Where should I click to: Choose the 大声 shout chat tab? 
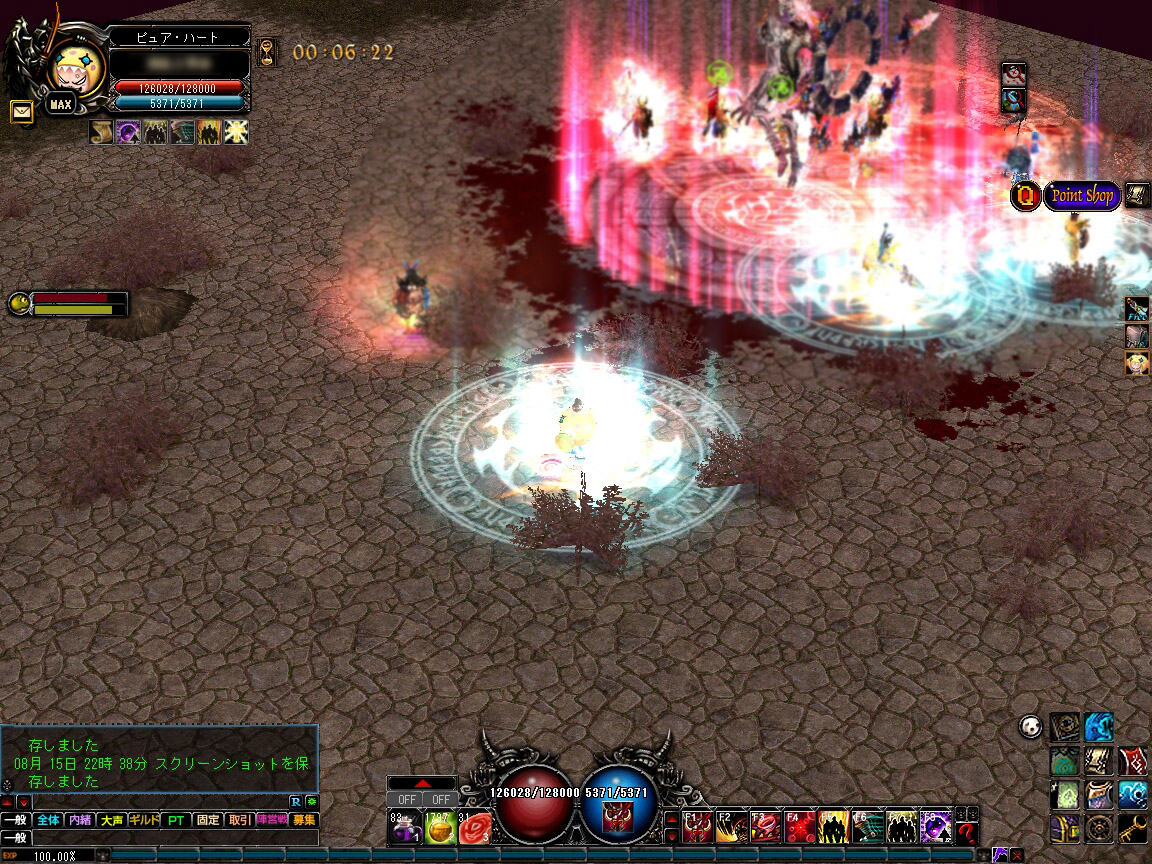[x=112, y=820]
